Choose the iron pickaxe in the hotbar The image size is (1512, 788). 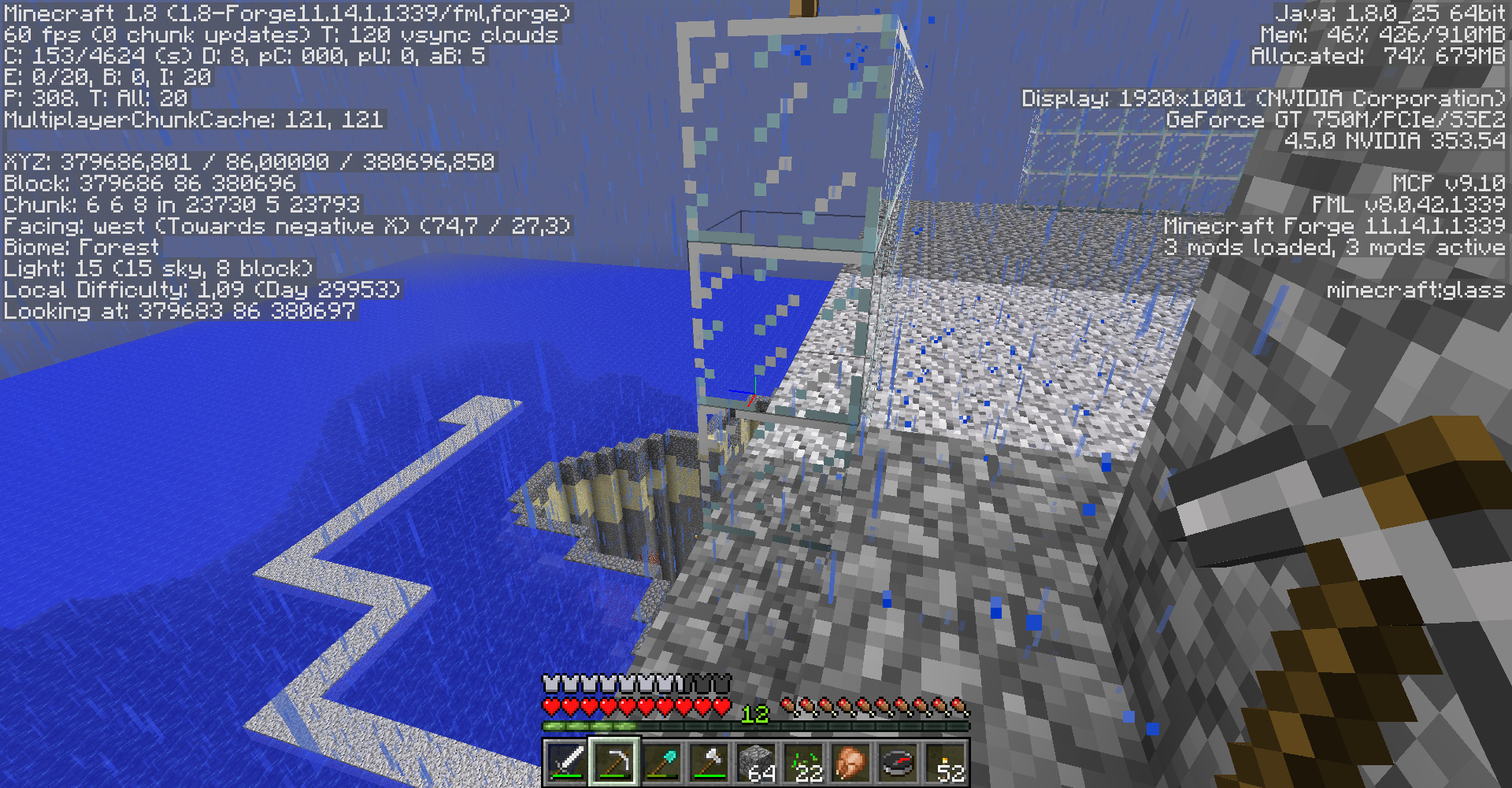tap(615, 762)
